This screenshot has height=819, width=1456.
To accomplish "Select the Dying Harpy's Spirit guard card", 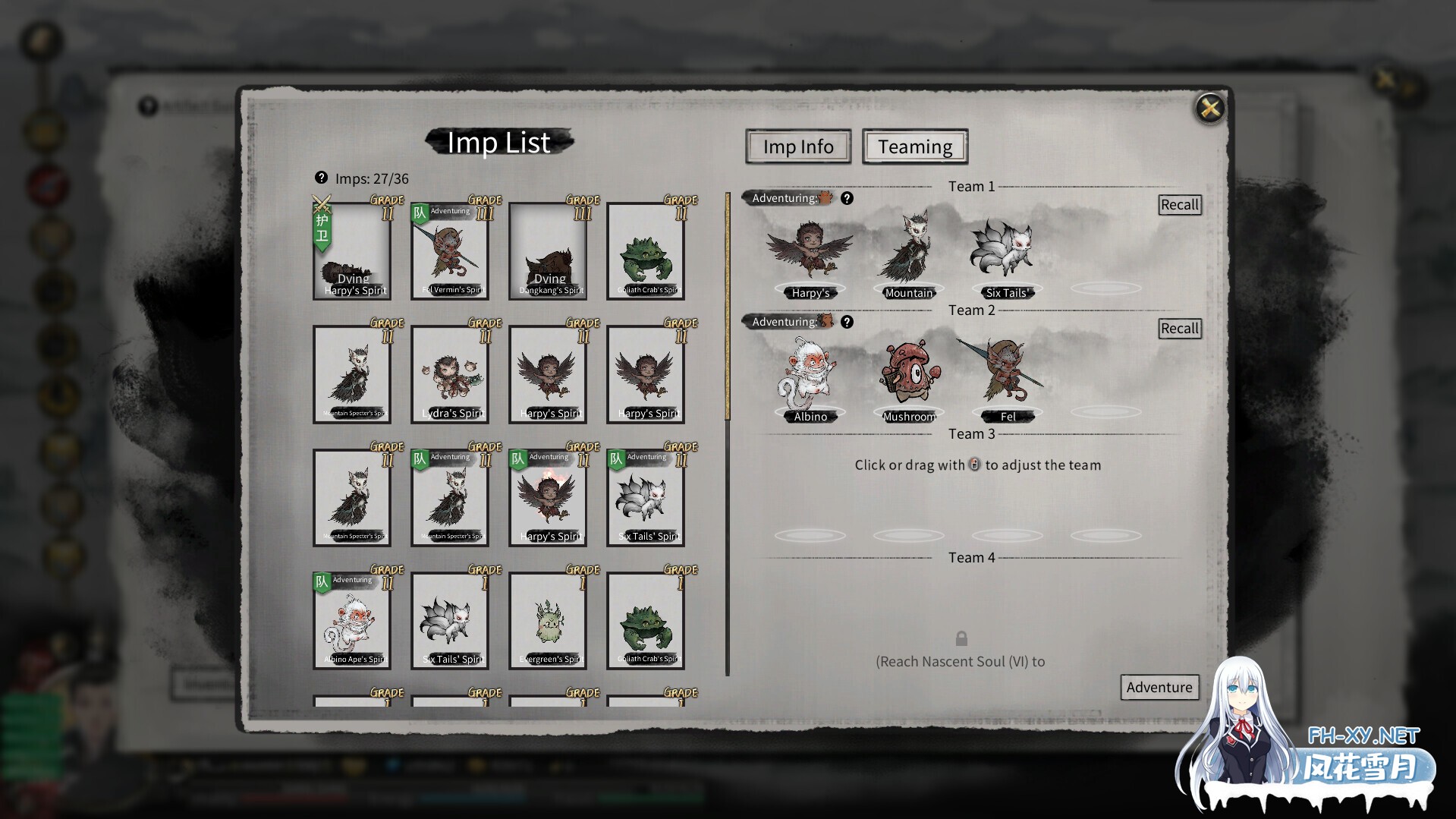I will coord(352,251).
